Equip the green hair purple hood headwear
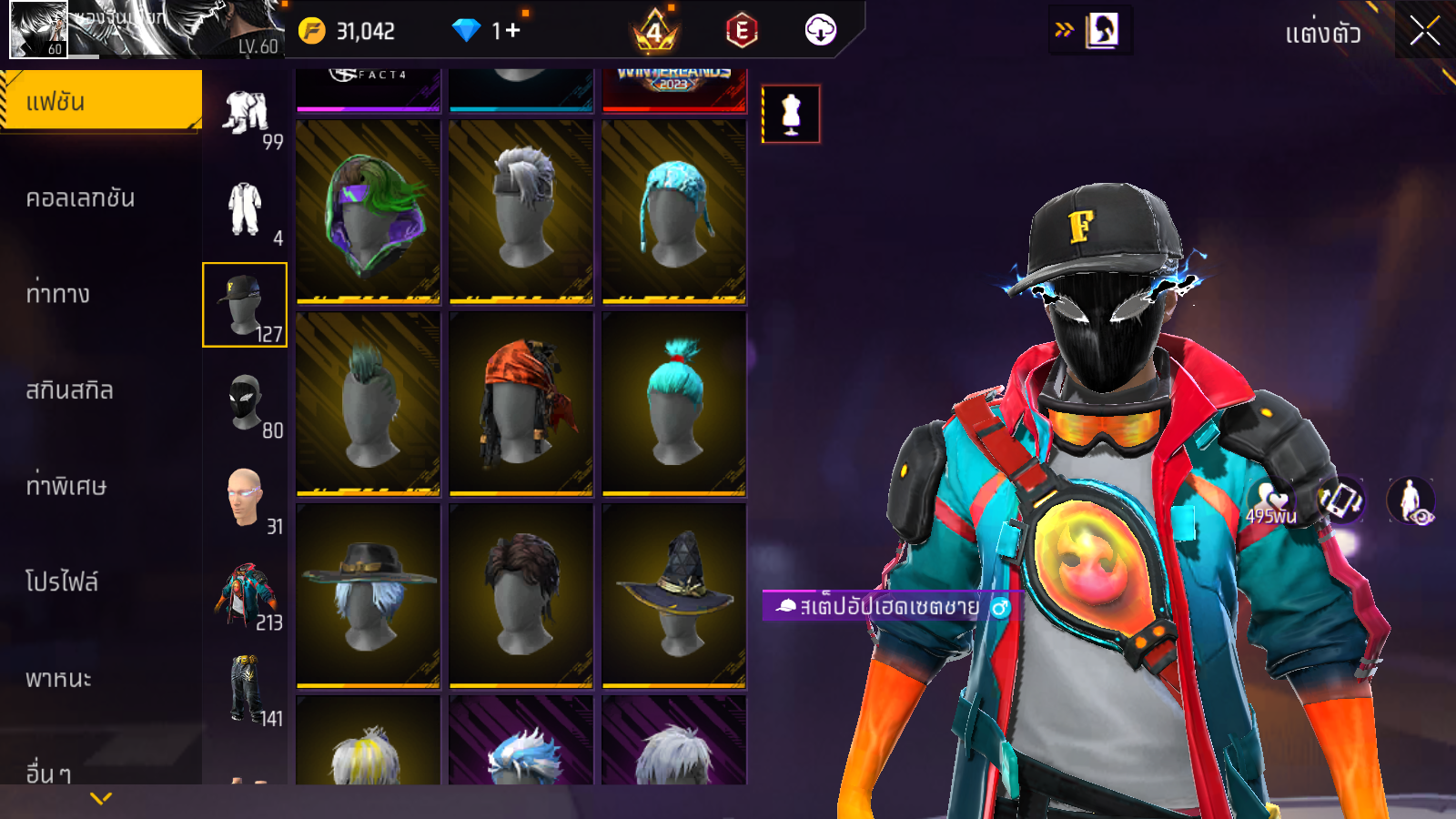Viewport: 1456px width, 819px height. tap(368, 211)
